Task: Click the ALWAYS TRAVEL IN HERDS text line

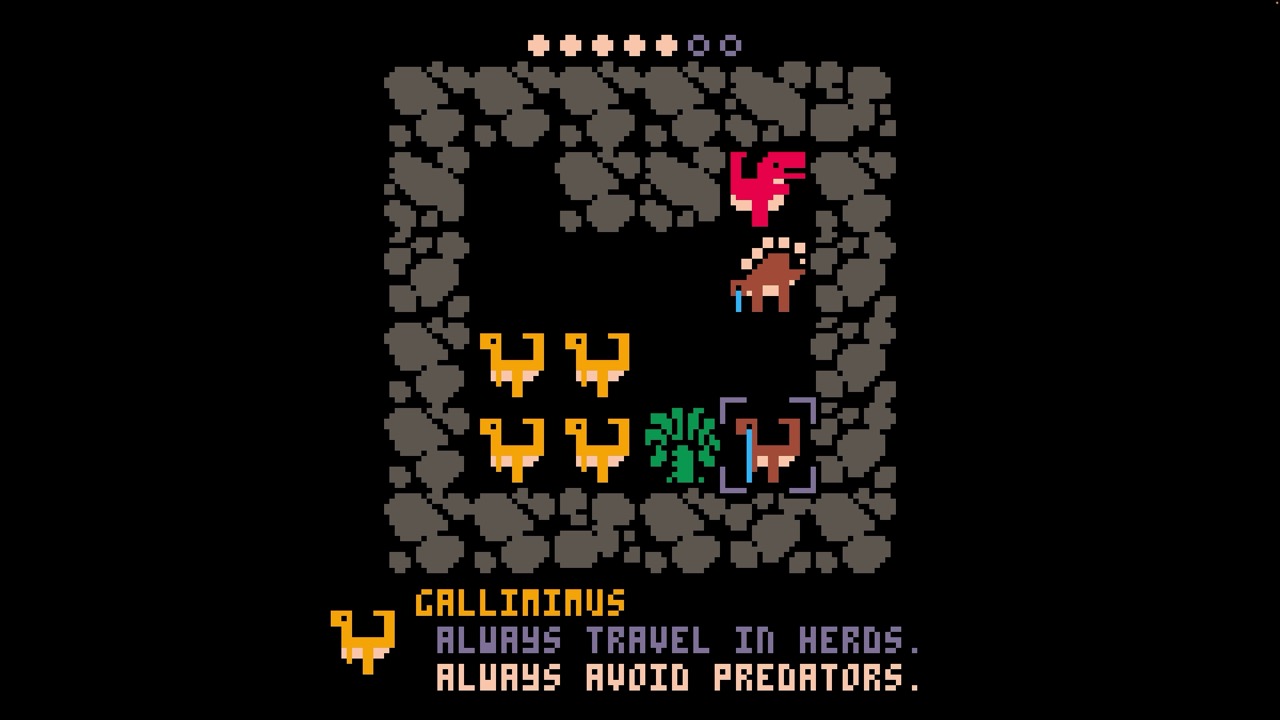Action: tap(678, 641)
